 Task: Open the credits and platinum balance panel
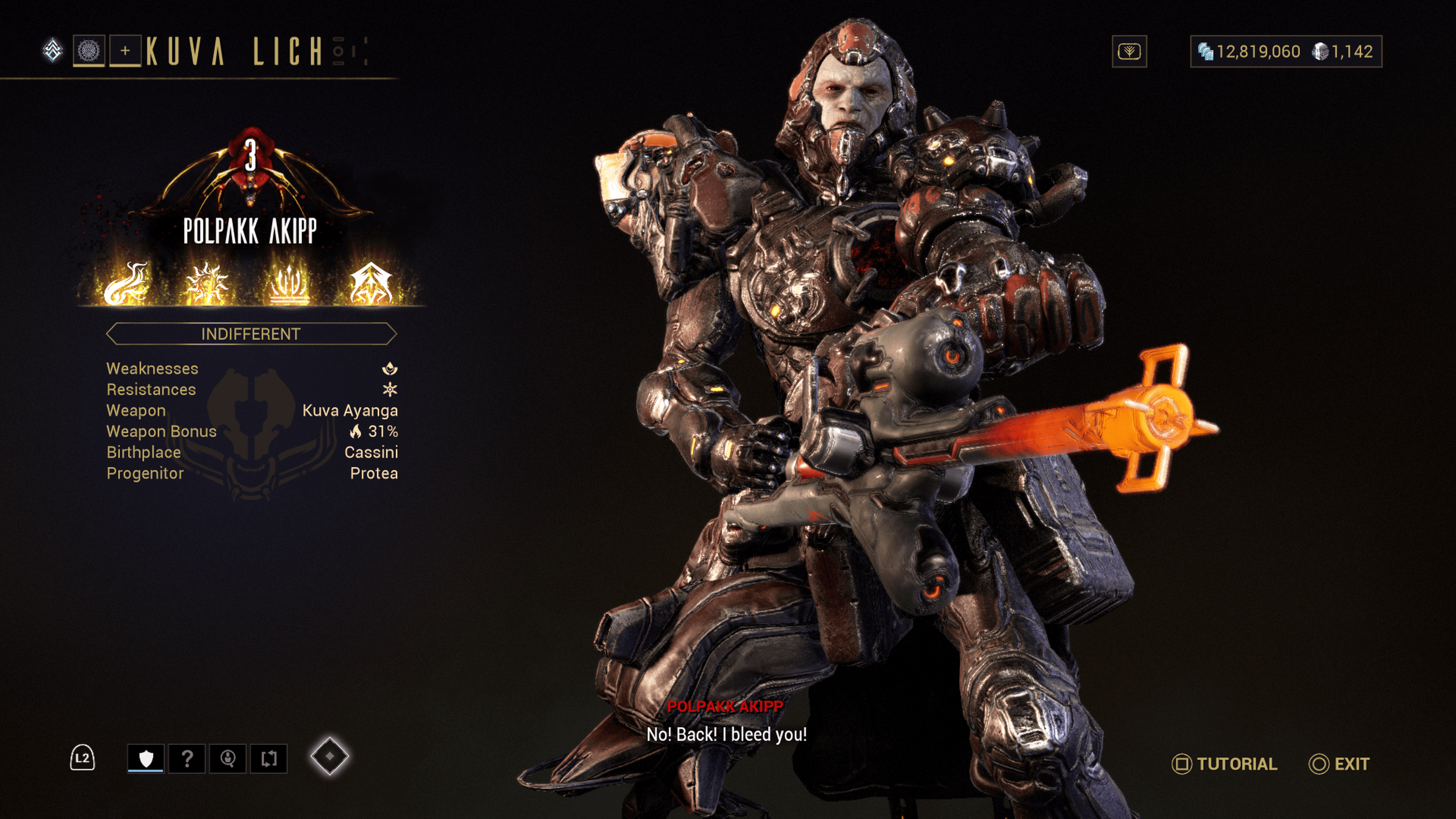tap(1286, 52)
